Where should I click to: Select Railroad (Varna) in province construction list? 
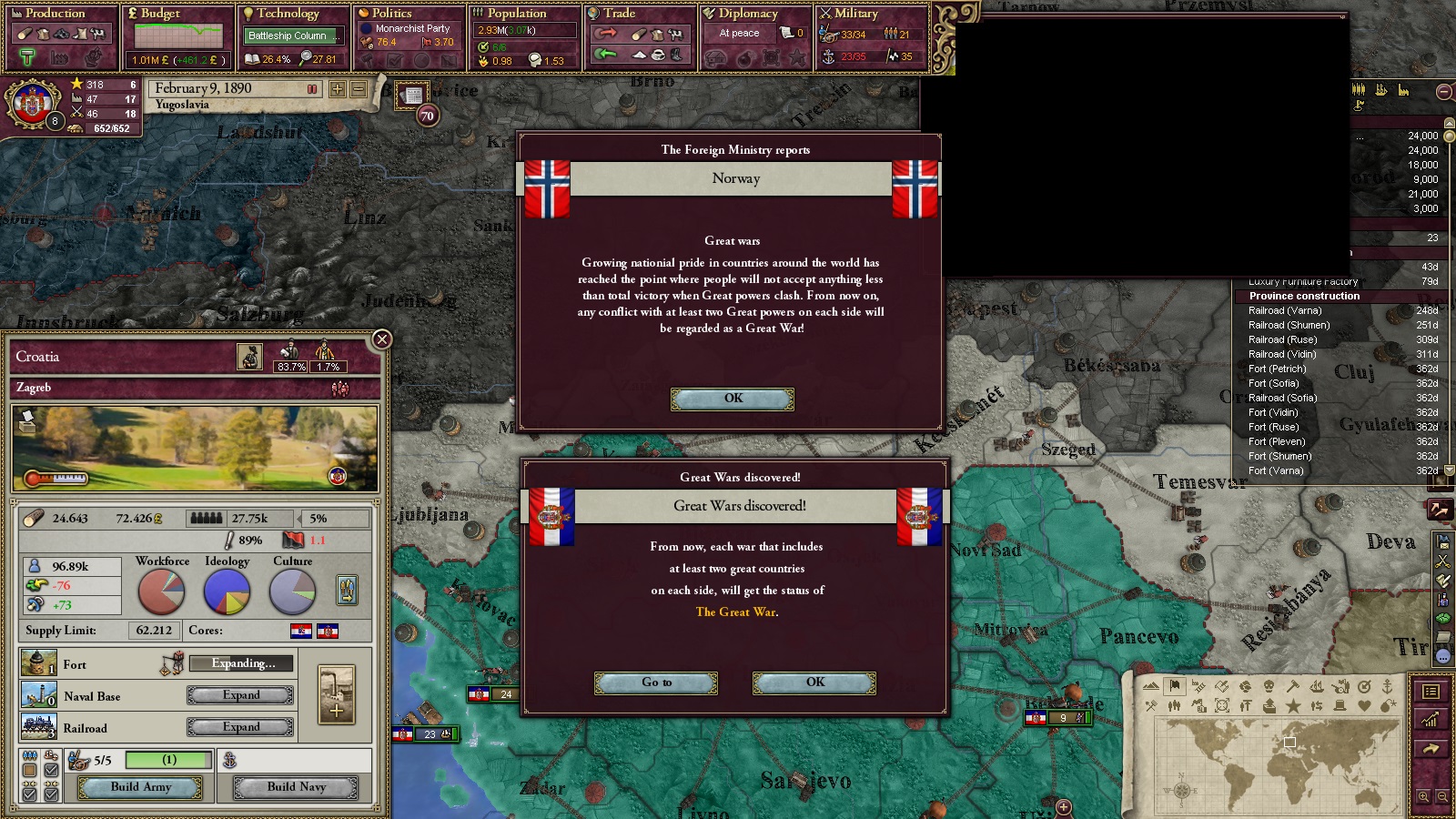[x=1285, y=310]
